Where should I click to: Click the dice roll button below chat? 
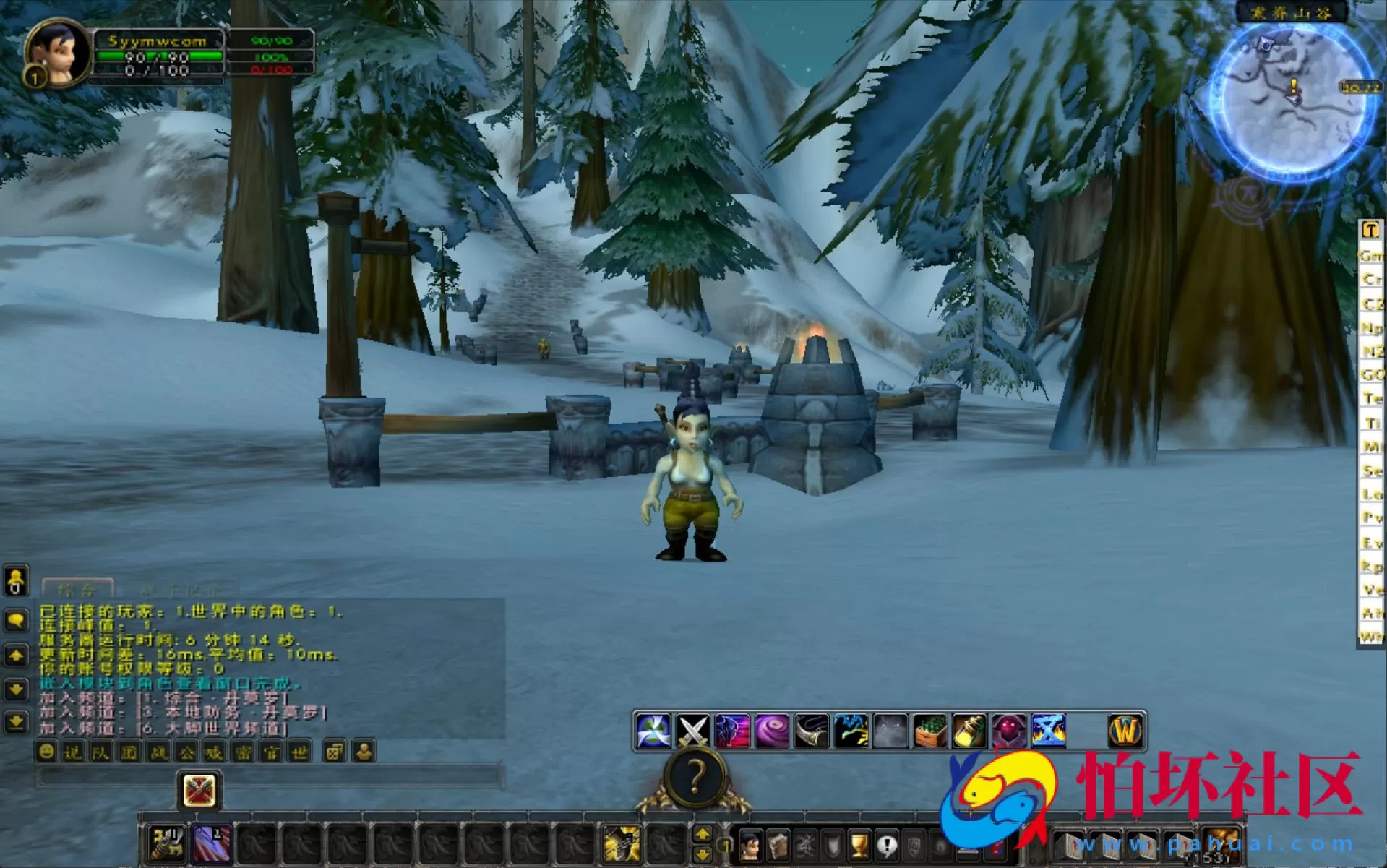(333, 752)
